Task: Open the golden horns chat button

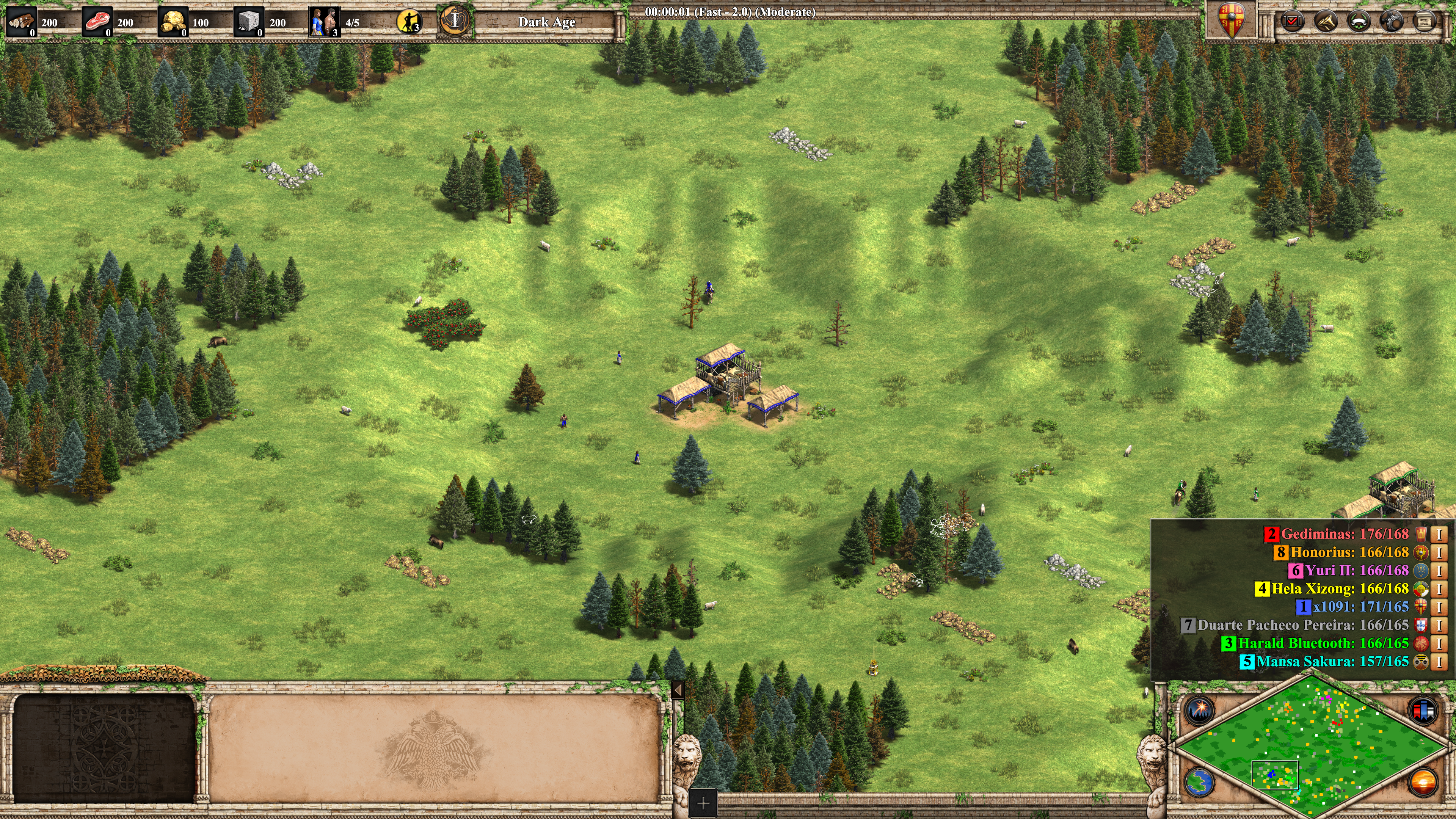Action: [1325, 22]
